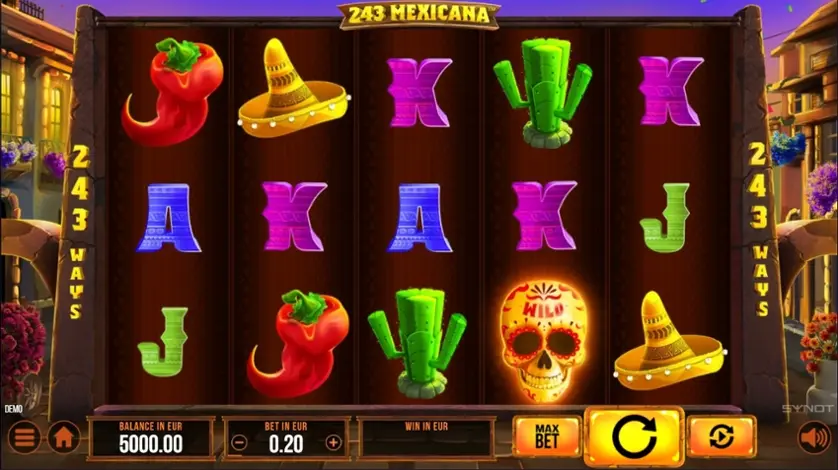The image size is (838, 470).
Task: Go to the home screen
Action: [64, 437]
